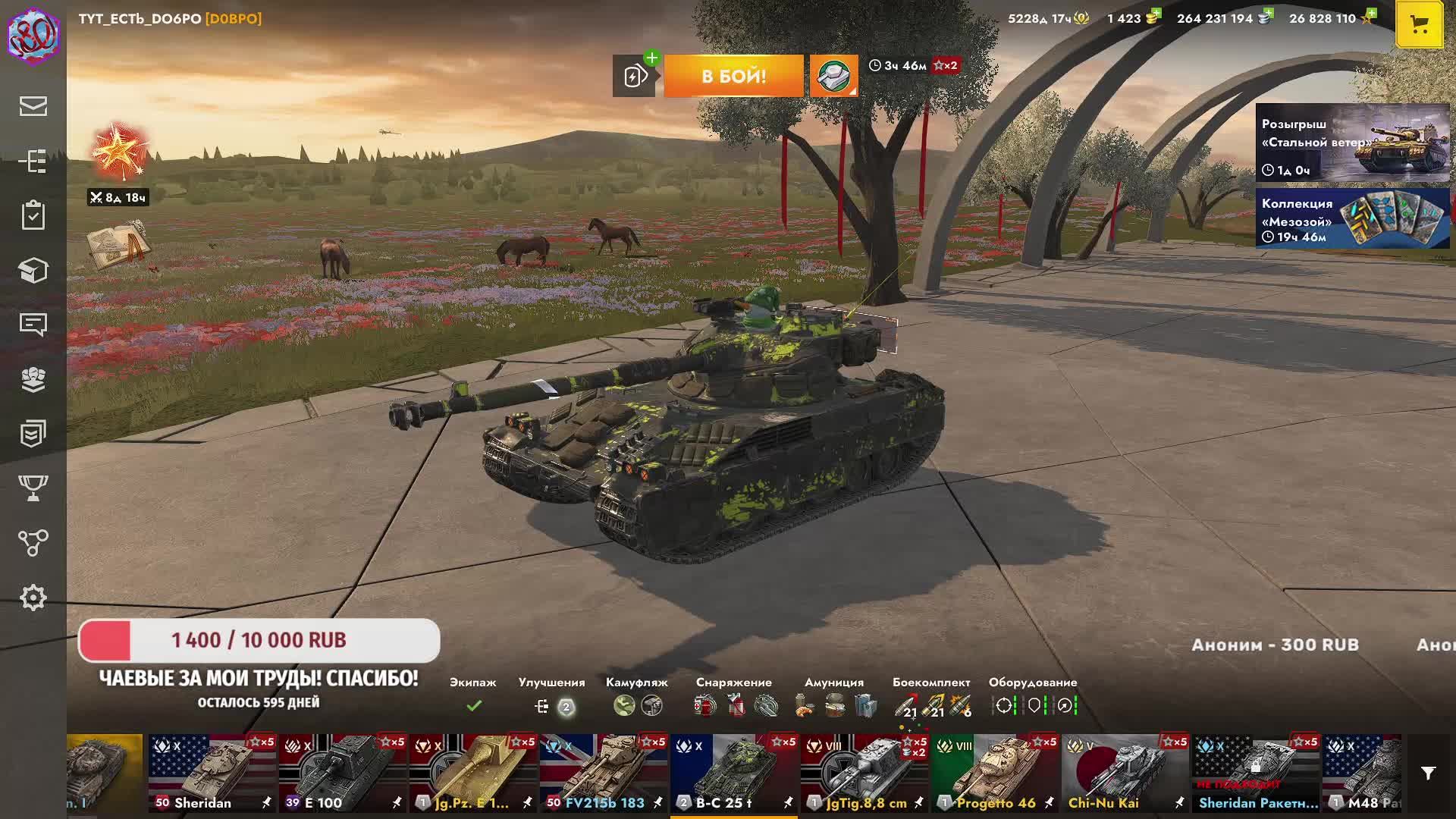The height and width of the screenshot is (819, 1456).
Task: Select the Progetto 46 tank
Action: (995, 773)
